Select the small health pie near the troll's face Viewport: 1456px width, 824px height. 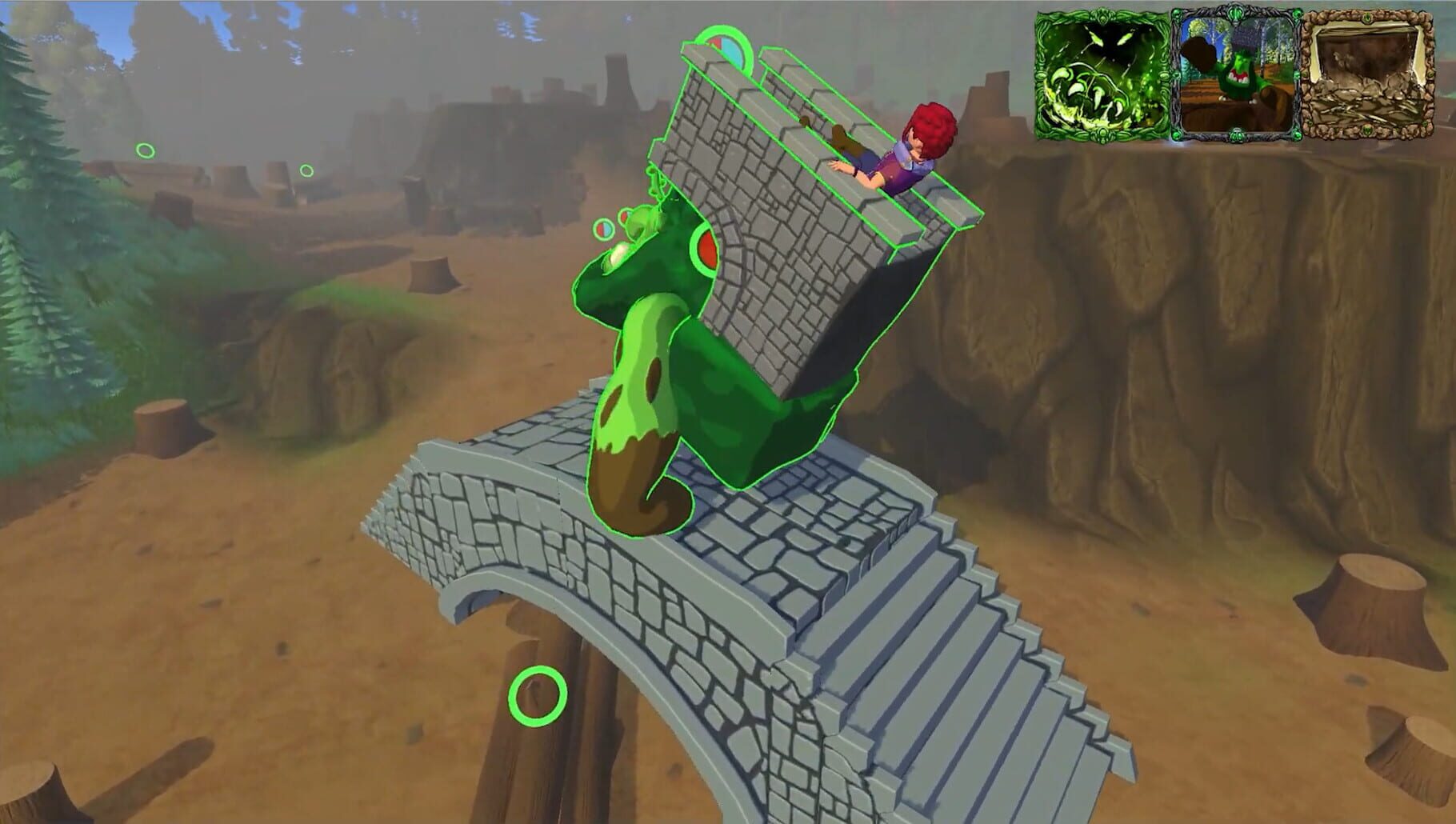pos(603,230)
